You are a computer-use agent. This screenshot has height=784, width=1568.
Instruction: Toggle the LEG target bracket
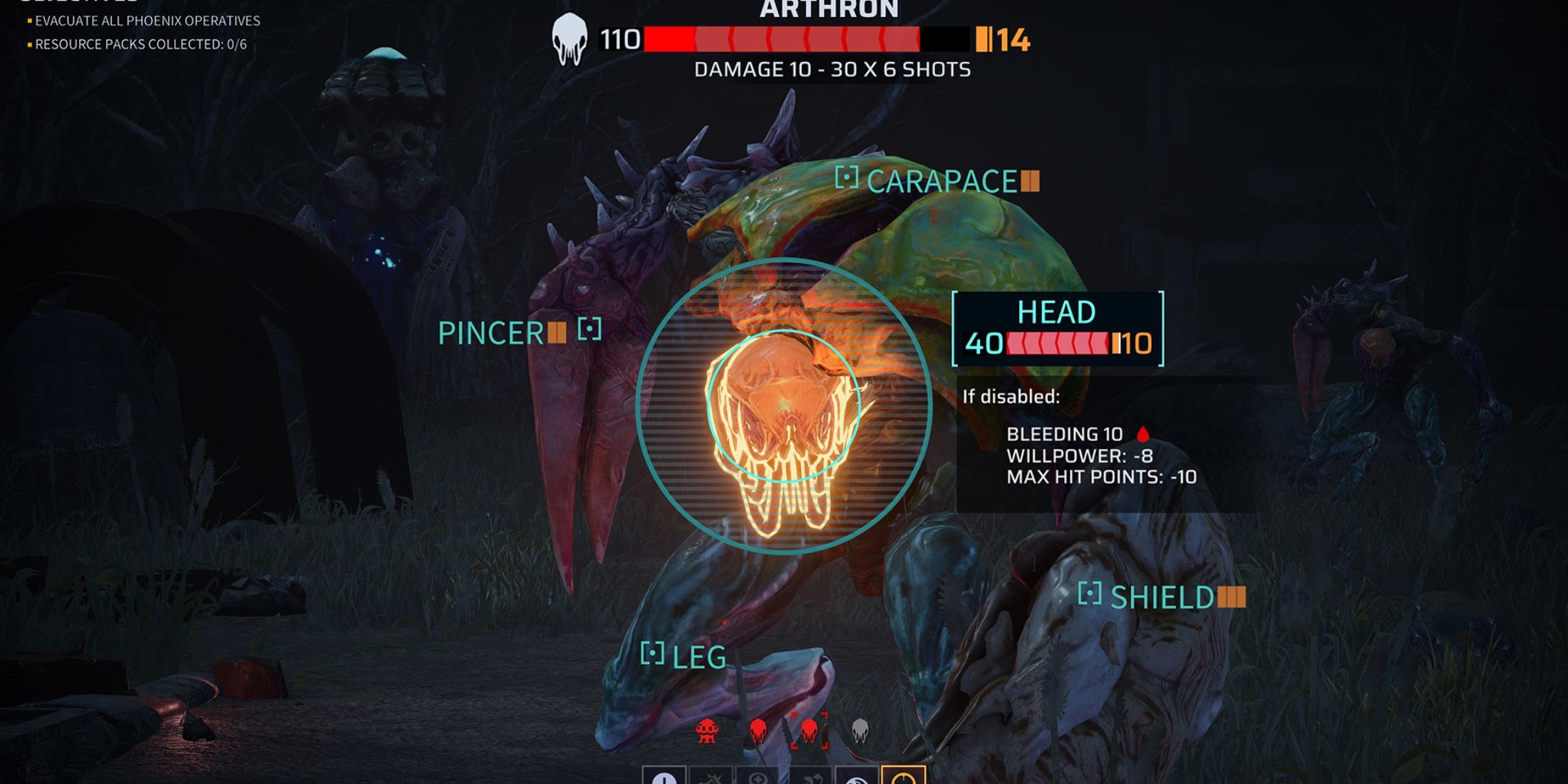654,651
